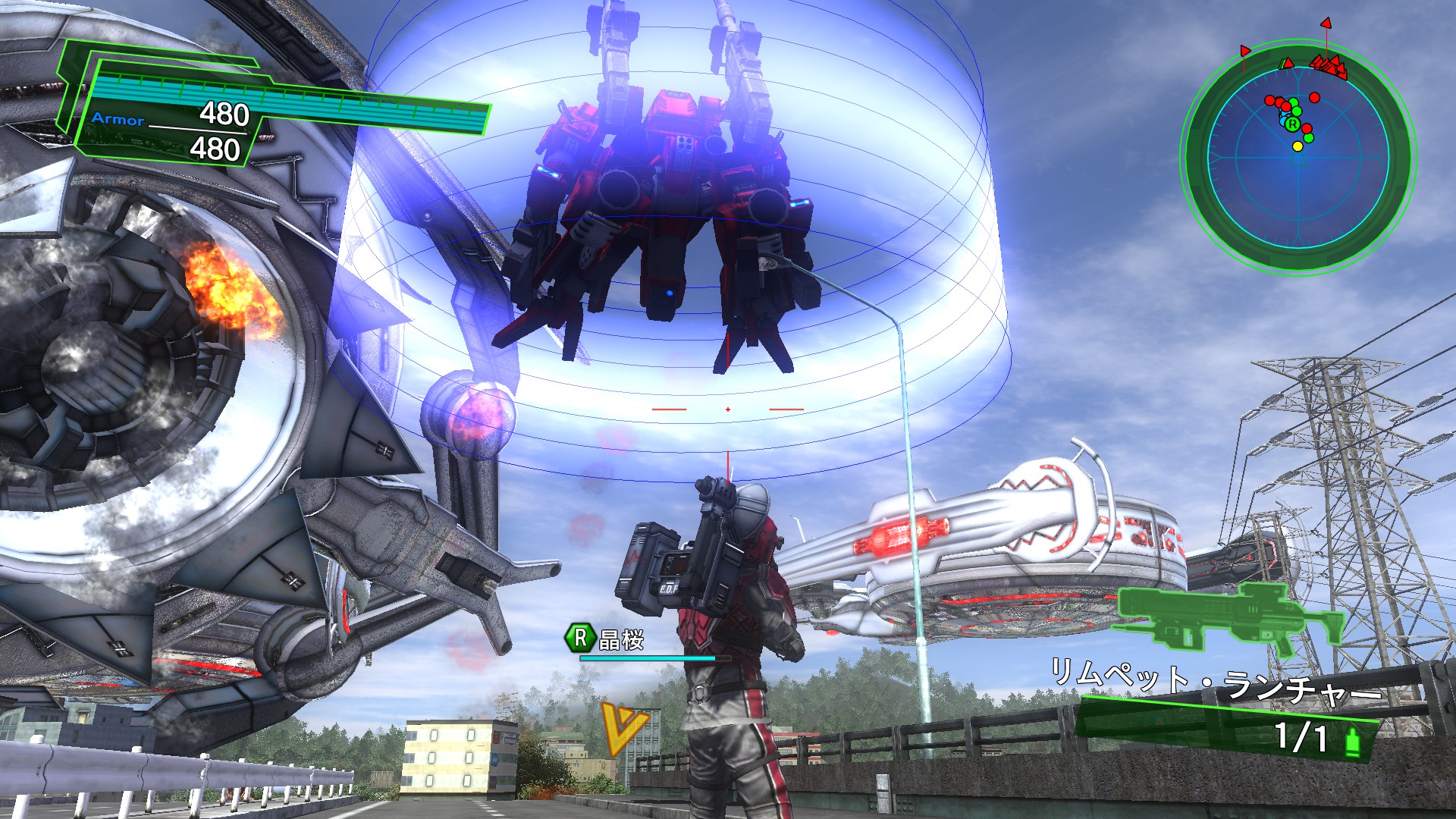
Task: Click the red dot blip on the radar
Action: tap(1313, 99)
